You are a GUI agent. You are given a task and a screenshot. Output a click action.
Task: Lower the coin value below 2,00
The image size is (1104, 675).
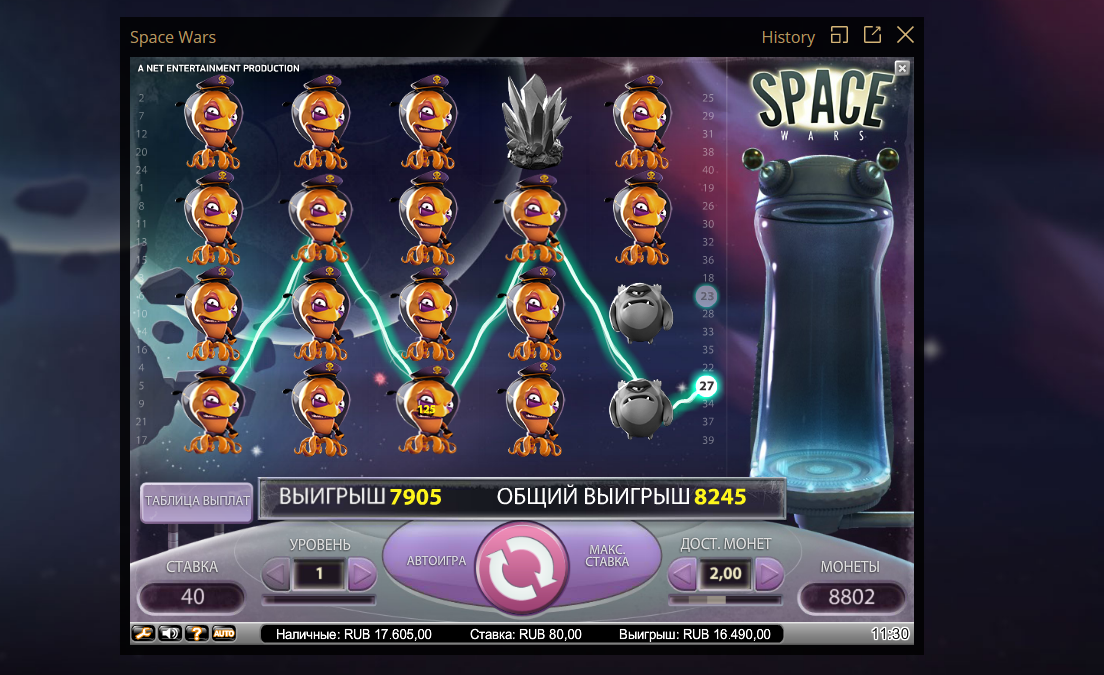(682, 574)
